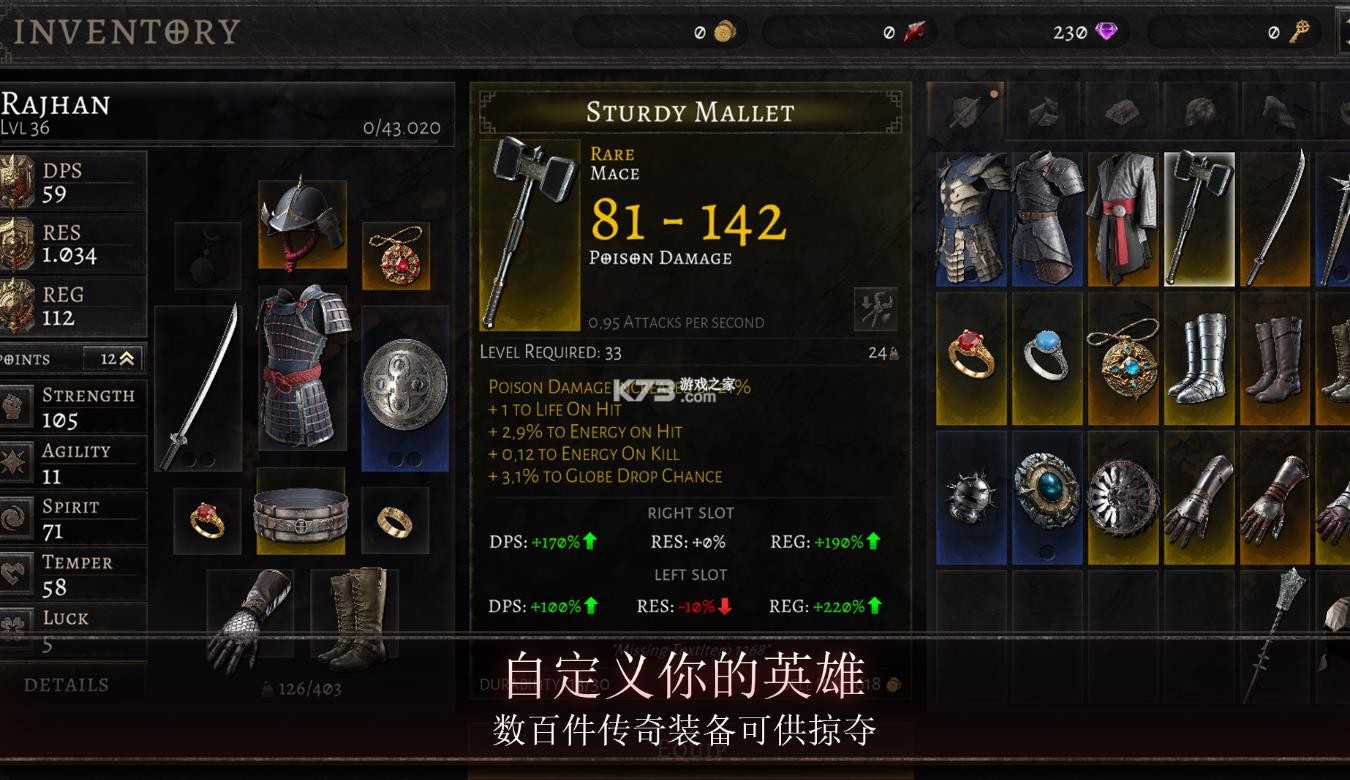Select the blue-gem ring in the inventory grid
Screen dimensions: 1350x780
pyautogui.click(x=1047, y=357)
